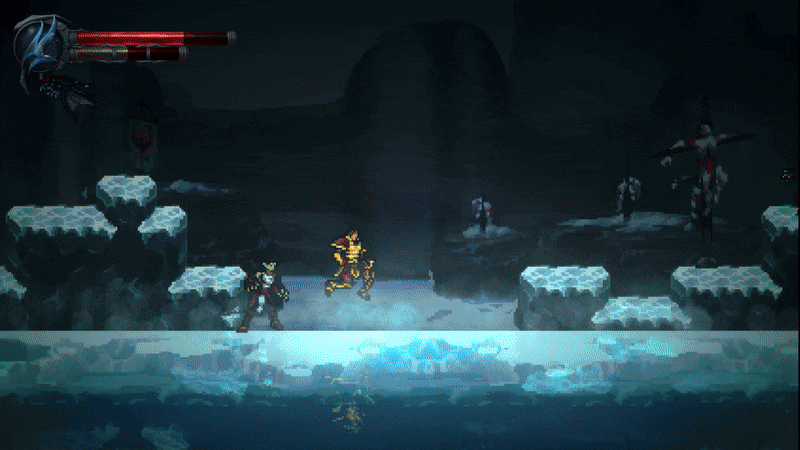Click the blue flame emblem orb
This screenshot has height=450, width=800.
click(41, 42)
